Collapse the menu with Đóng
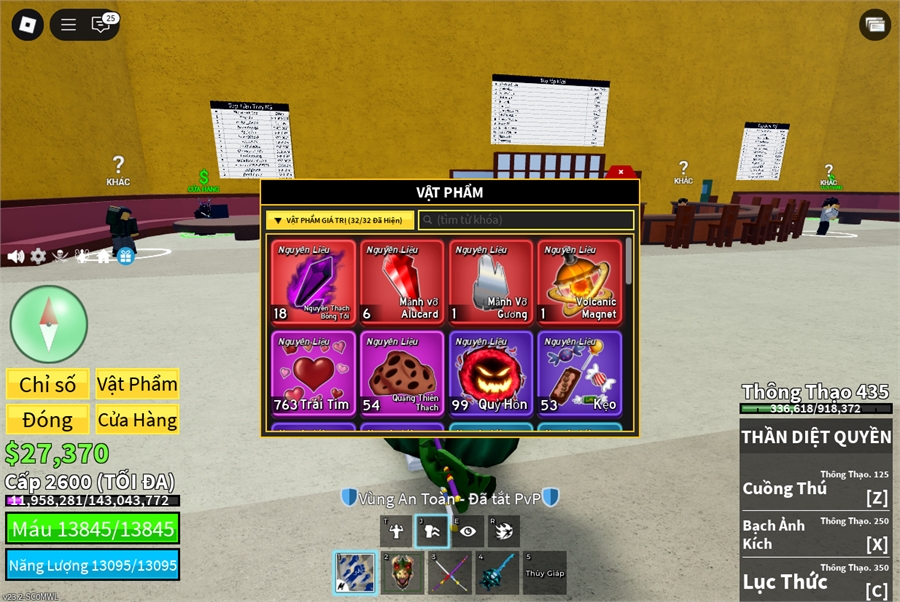The height and width of the screenshot is (602, 900). click(x=48, y=420)
